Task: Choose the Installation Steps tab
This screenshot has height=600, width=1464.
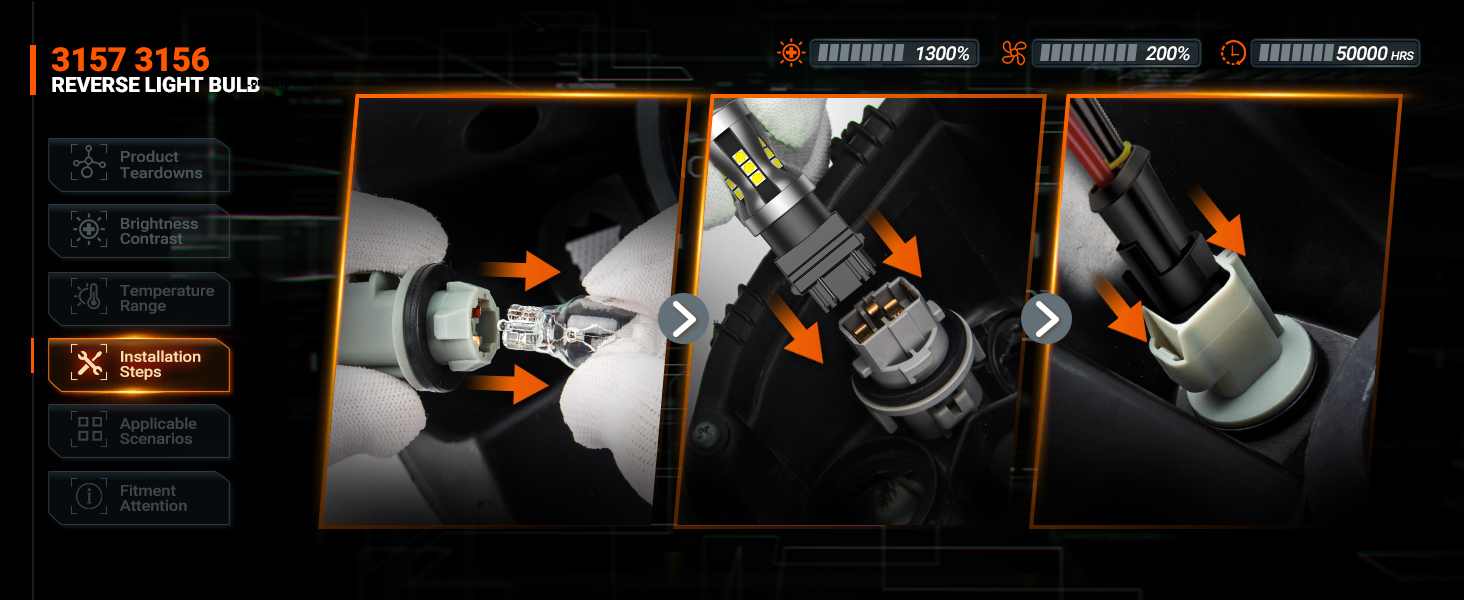Action: [x=139, y=365]
